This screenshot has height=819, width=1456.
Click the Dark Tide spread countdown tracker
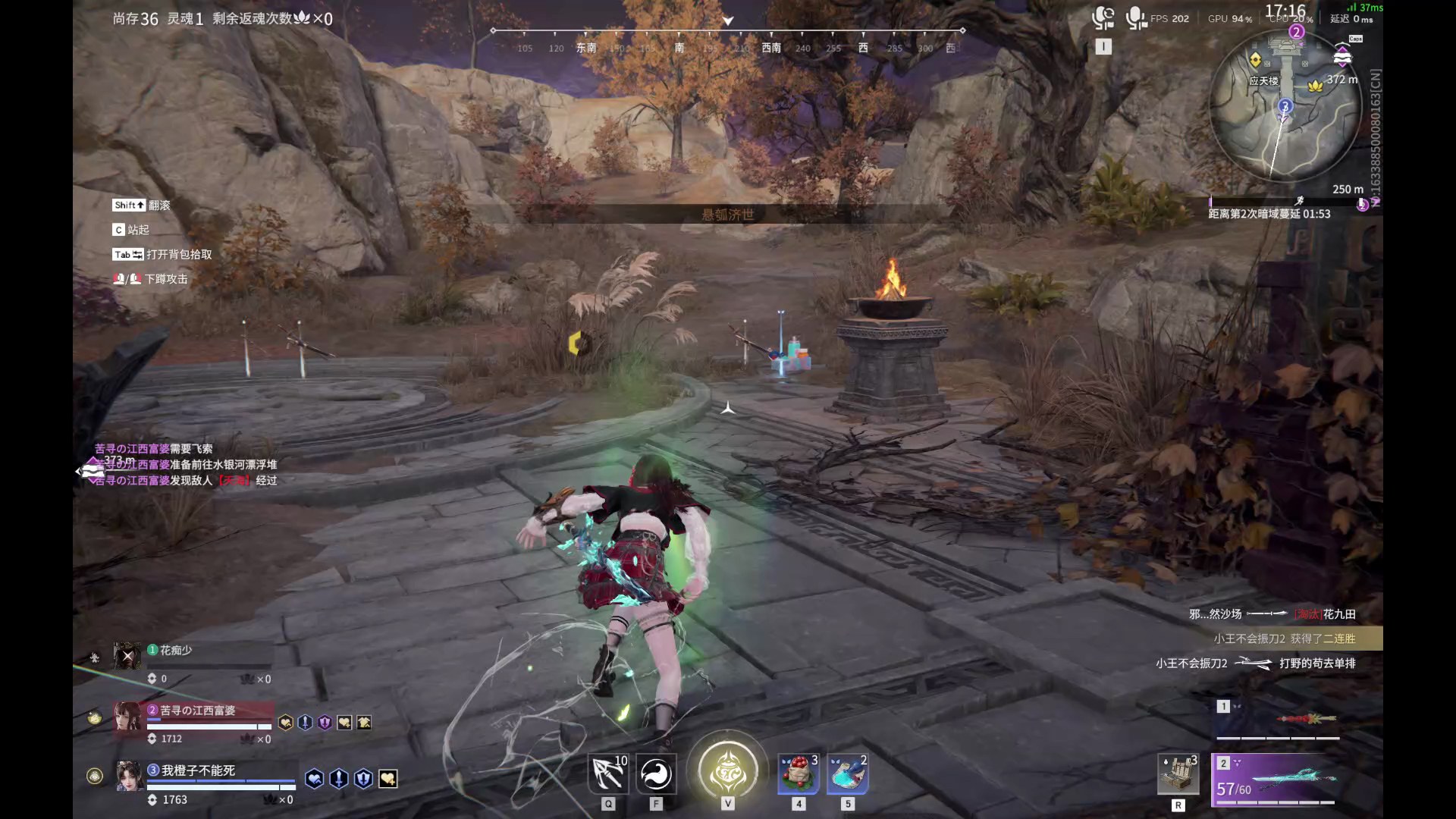tap(1269, 214)
